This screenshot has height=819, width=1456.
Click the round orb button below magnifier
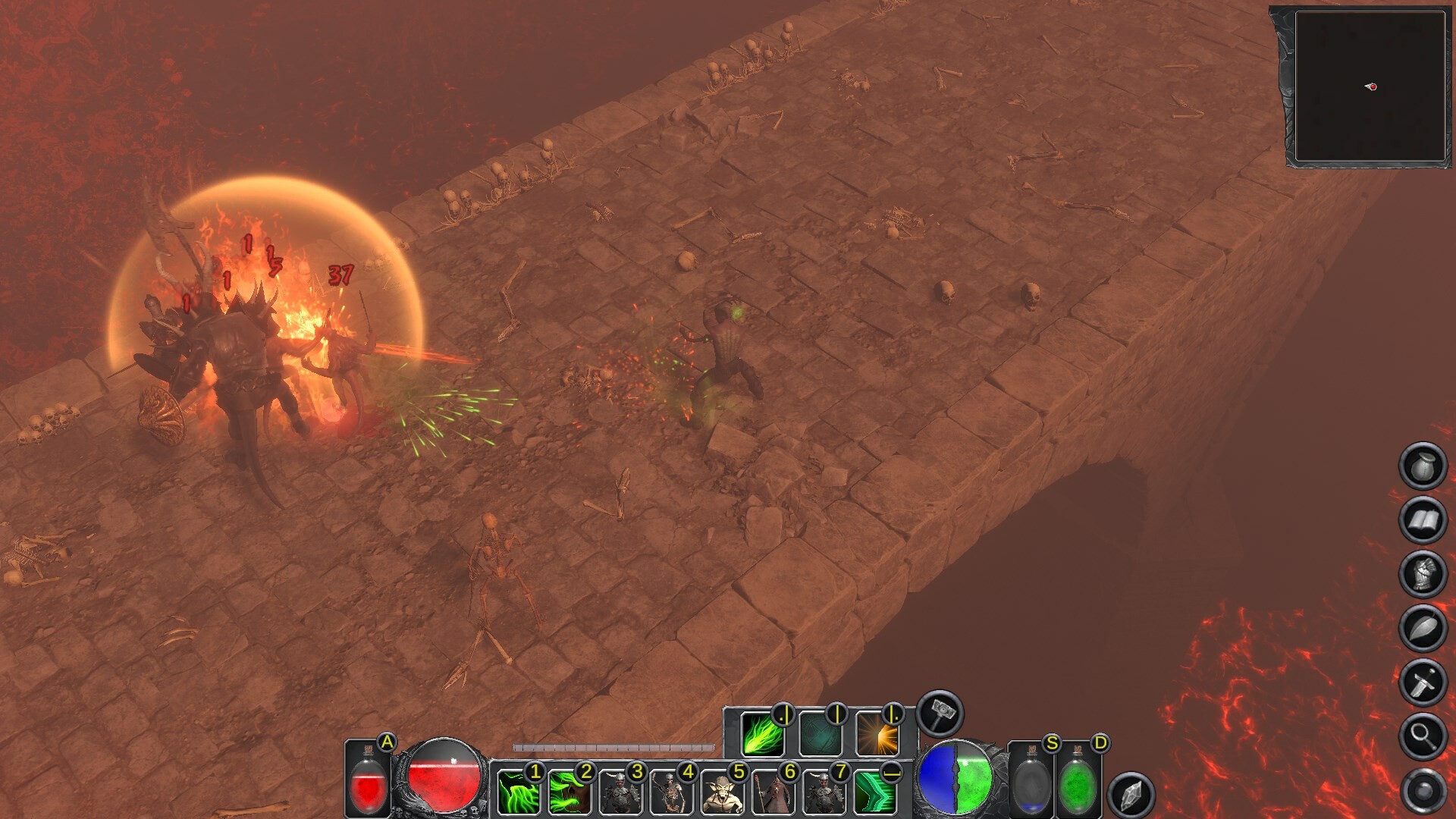1423,790
